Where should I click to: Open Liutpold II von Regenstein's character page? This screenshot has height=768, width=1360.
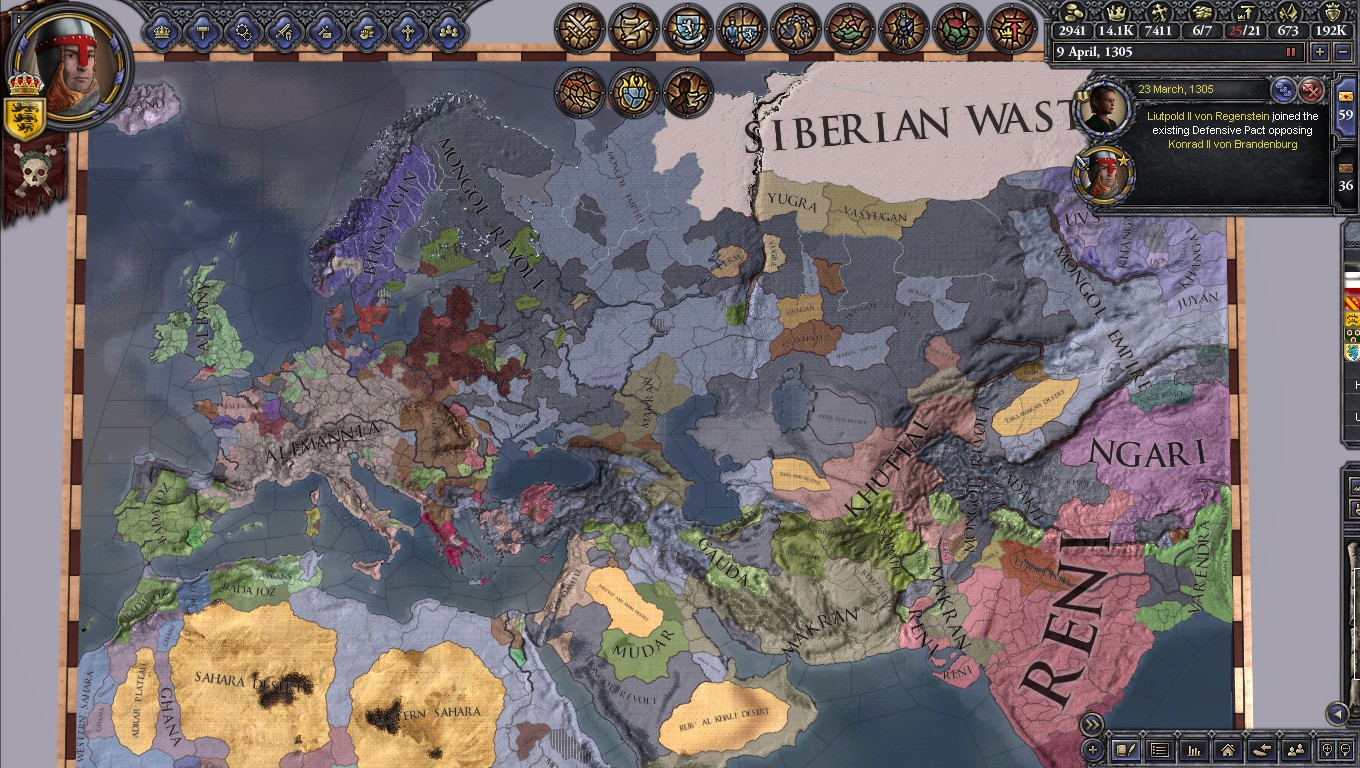[1104, 108]
